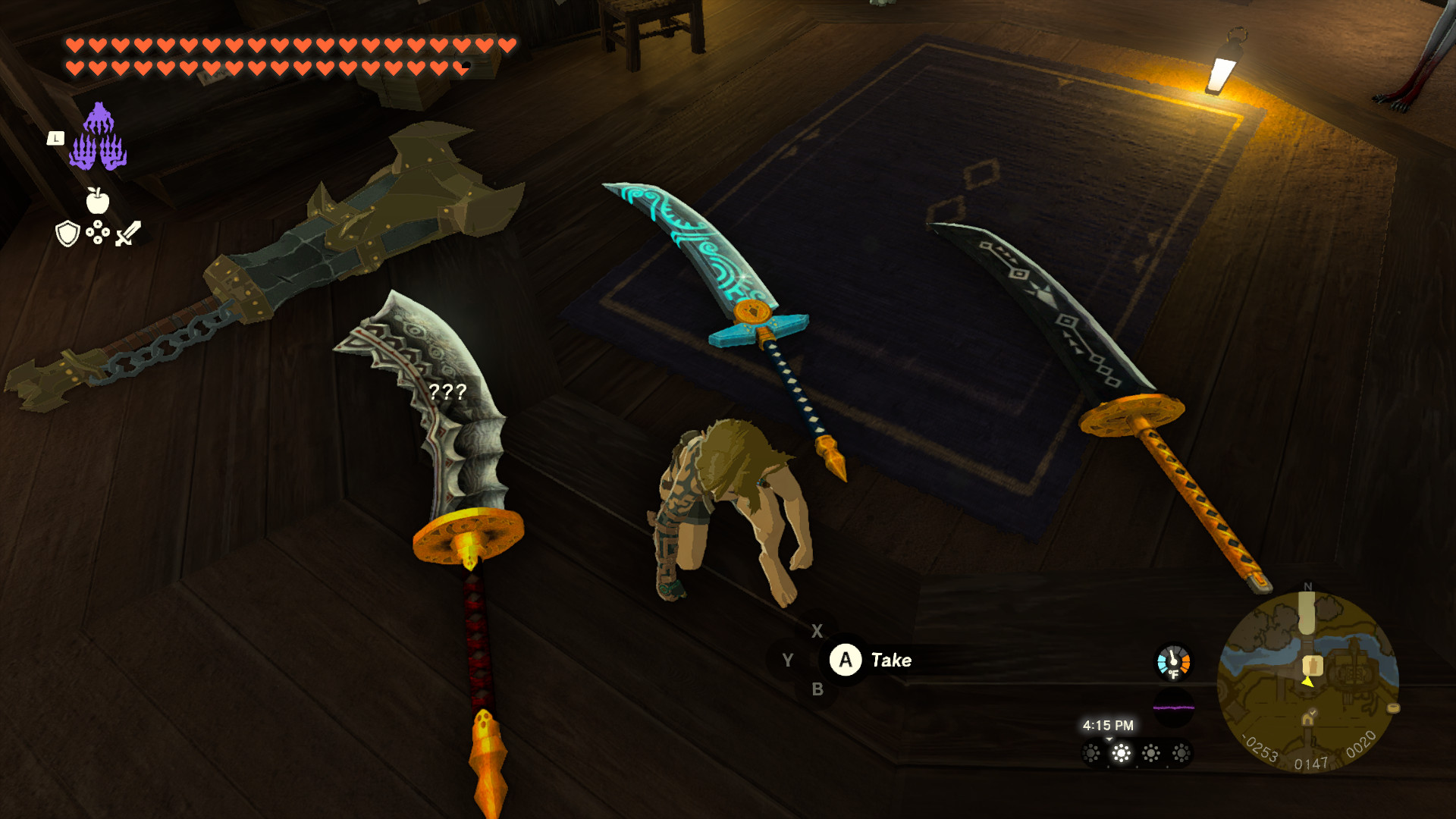
Task: Click the noise detection meter icon
Action: pos(1174,706)
